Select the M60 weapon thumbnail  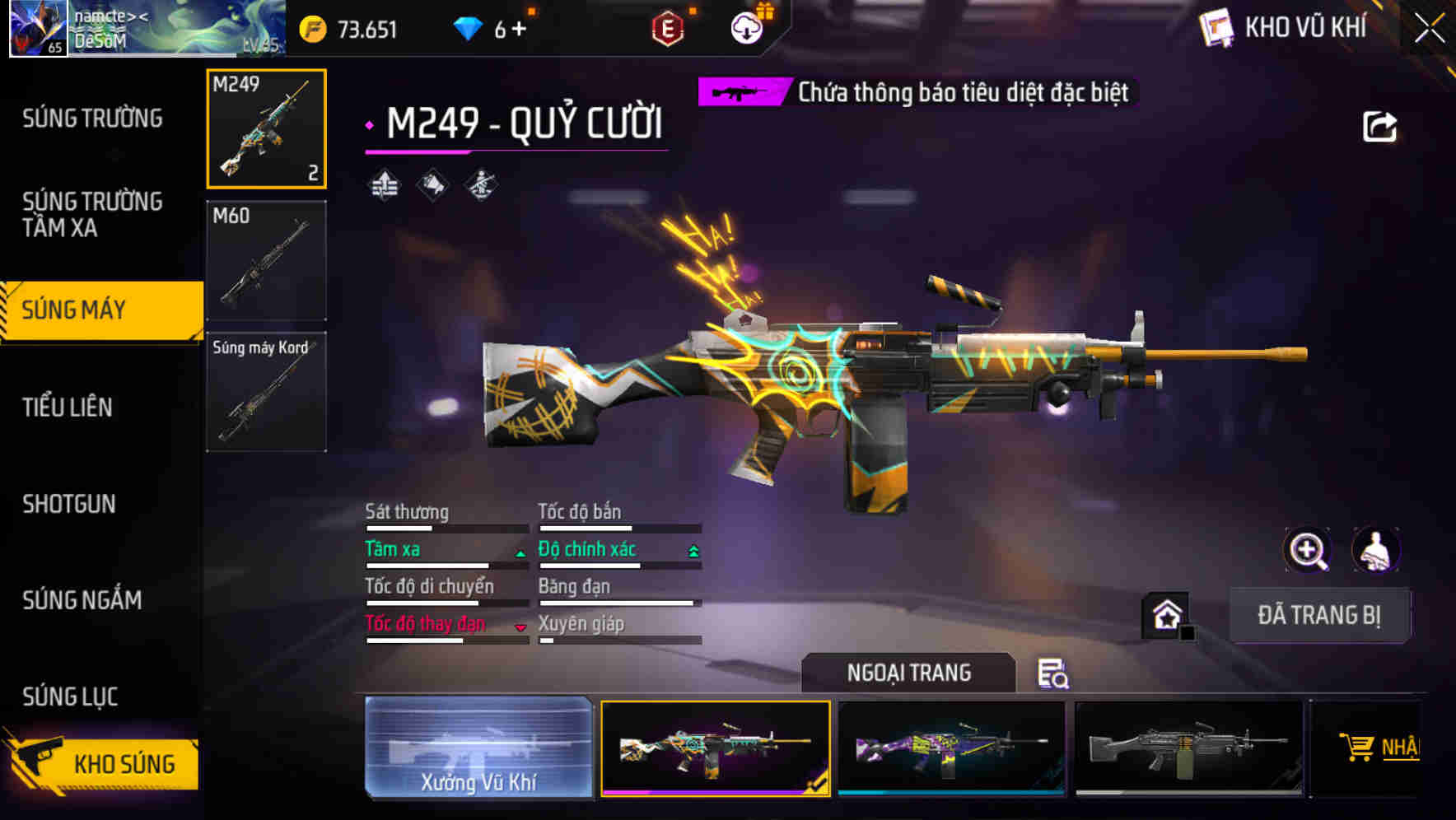click(265, 259)
